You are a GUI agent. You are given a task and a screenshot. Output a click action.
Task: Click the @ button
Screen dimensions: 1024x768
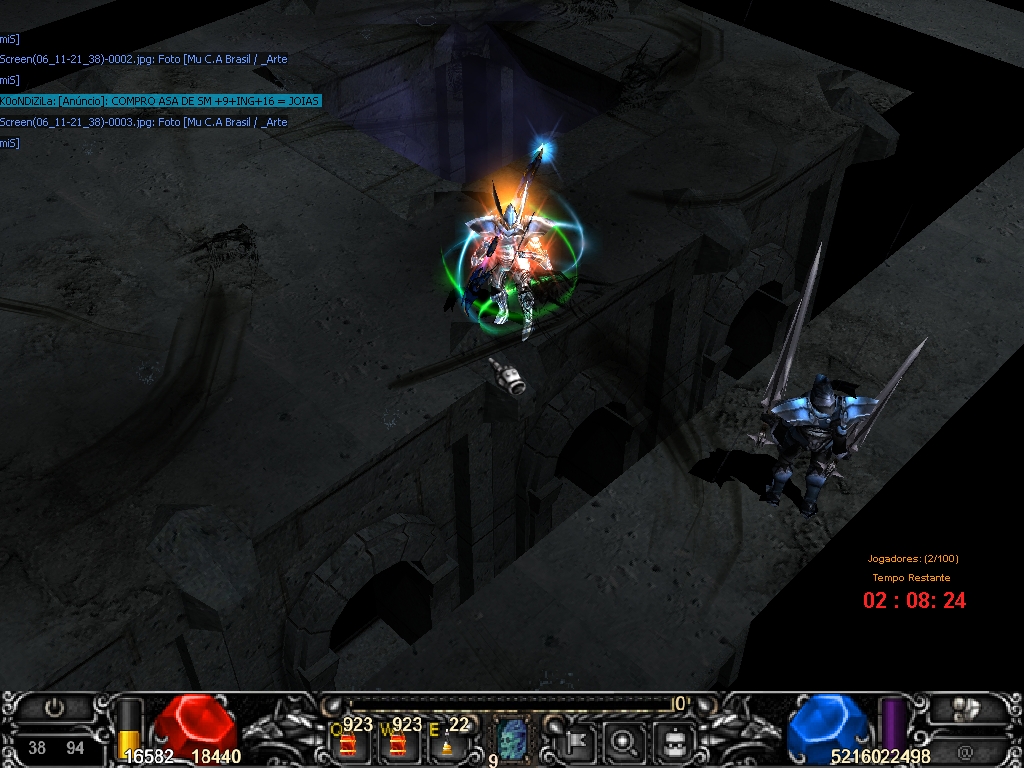click(x=966, y=750)
